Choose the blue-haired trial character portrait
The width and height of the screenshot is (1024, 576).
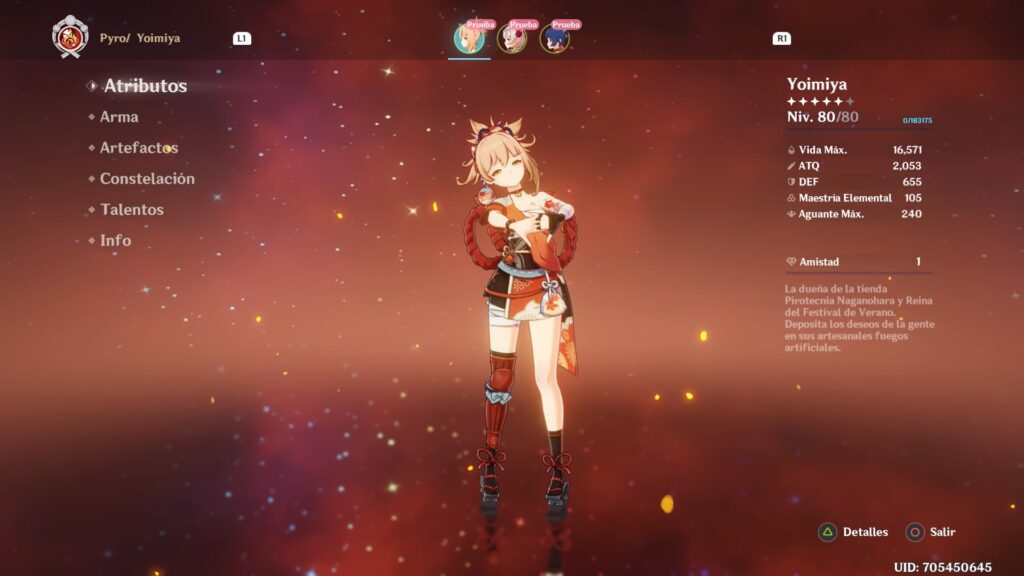pos(554,39)
